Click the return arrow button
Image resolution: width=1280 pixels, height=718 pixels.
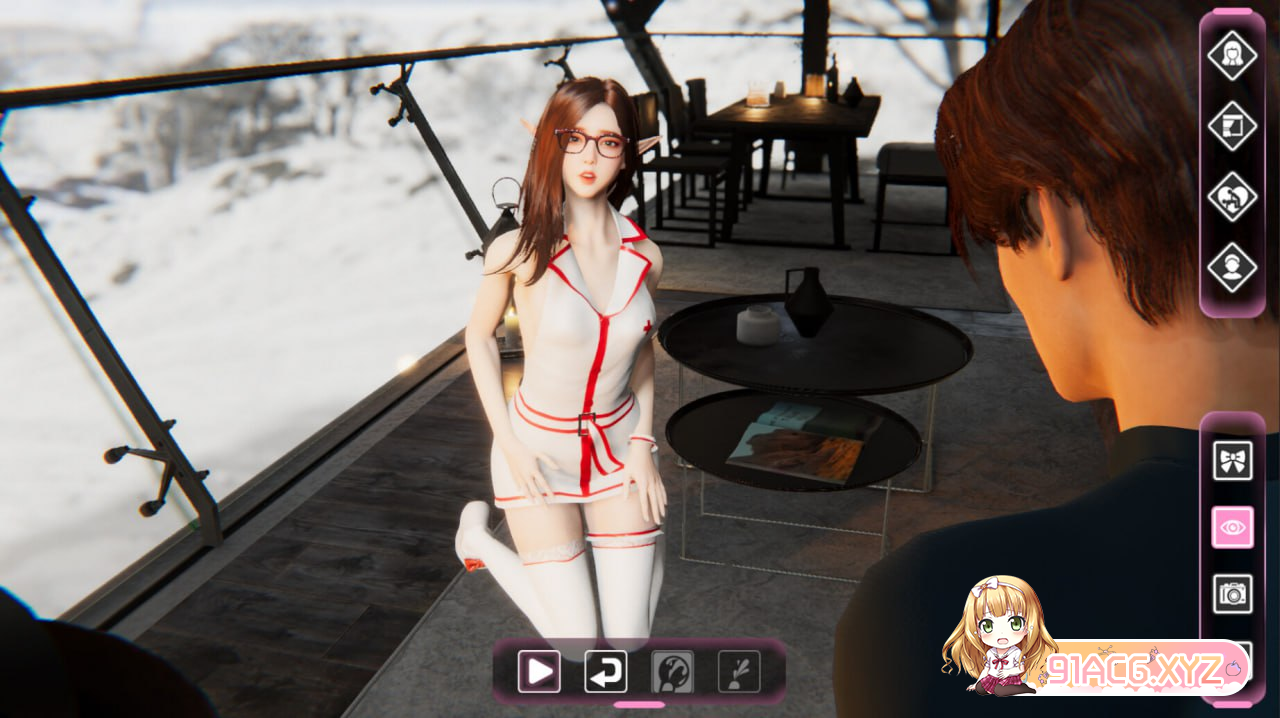606,672
